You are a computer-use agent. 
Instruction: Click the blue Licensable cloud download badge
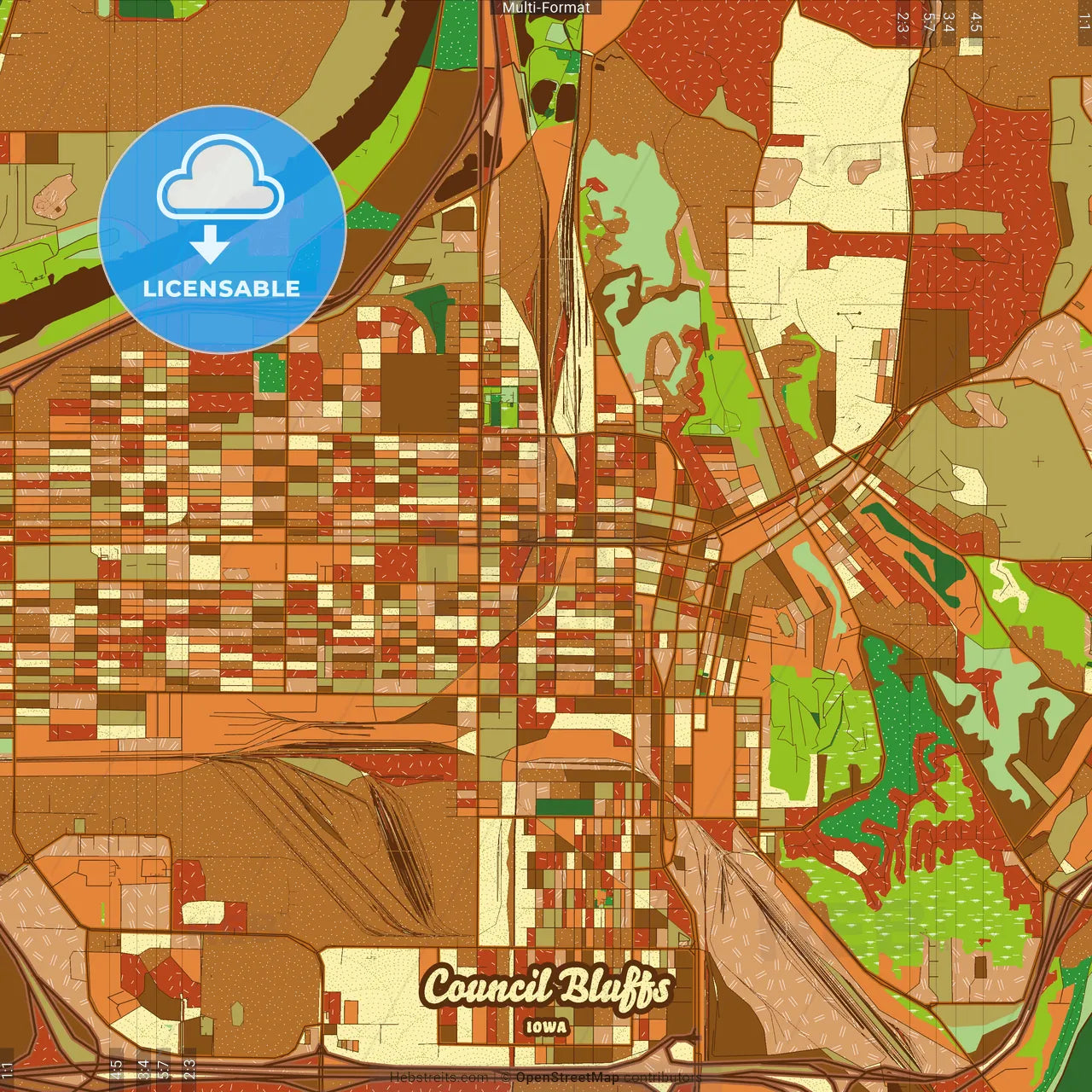(x=222, y=229)
